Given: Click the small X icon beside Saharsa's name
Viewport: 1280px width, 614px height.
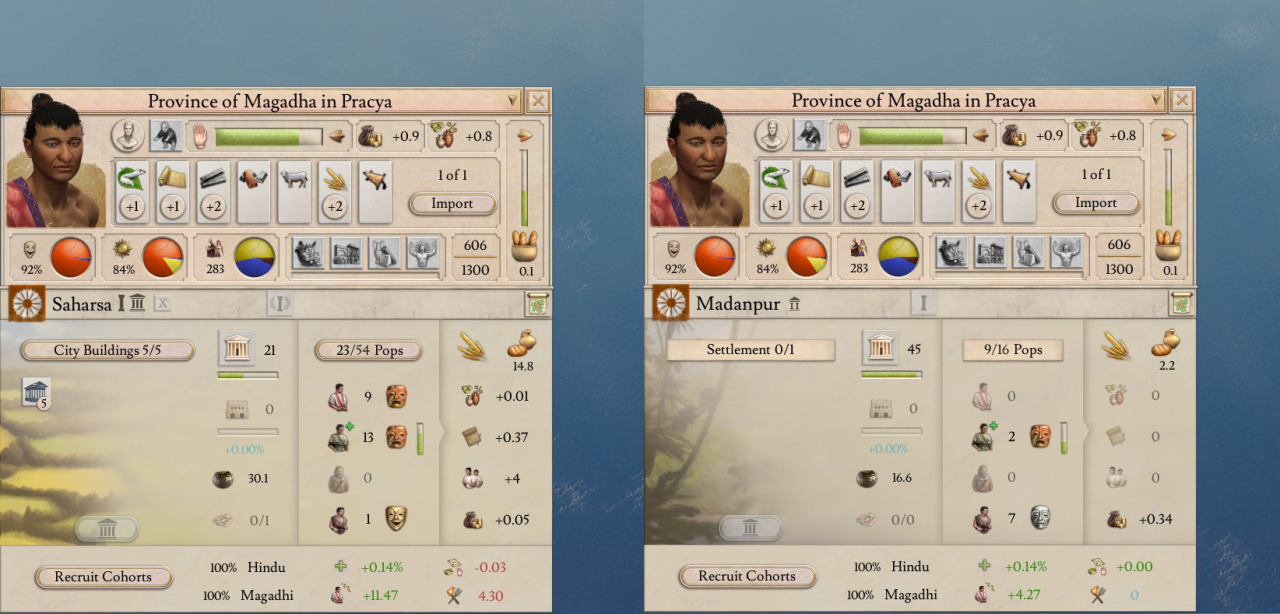Looking at the screenshot, I should pyautogui.click(x=163, y=304).
